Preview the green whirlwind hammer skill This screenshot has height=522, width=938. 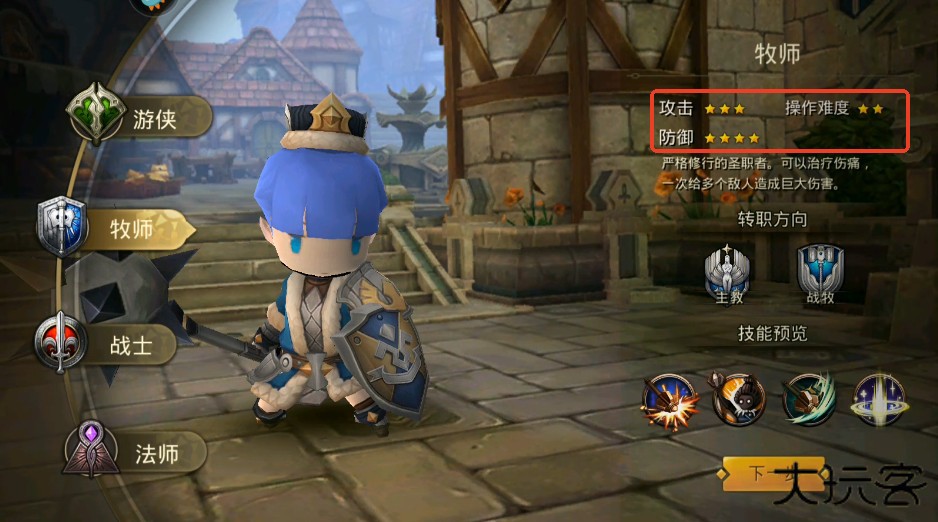pyautogui.click(x=808, y=399)
